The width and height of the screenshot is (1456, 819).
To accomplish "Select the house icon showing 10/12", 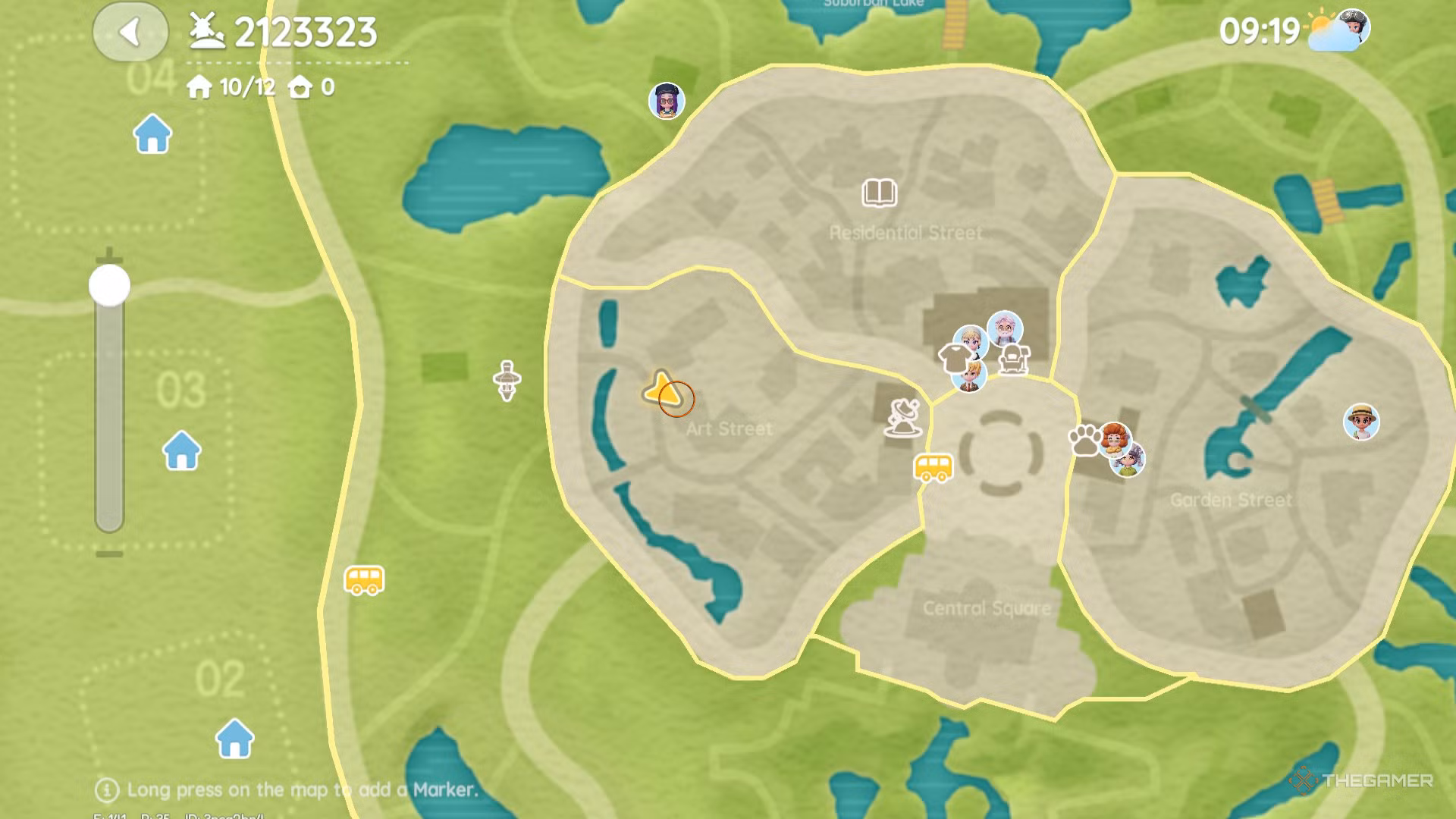I will coord(199,87).
